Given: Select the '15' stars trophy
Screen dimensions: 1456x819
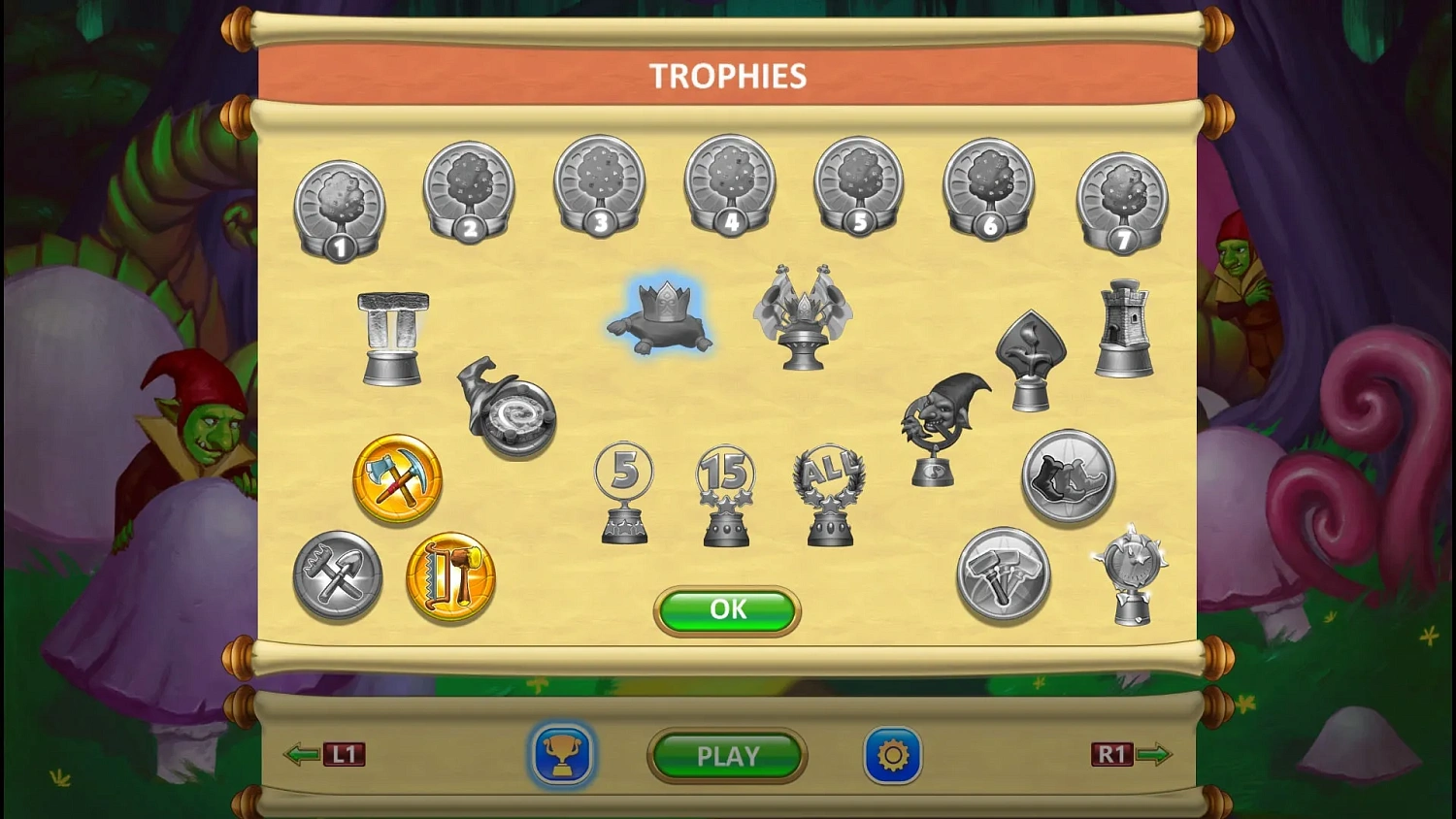Looking at the screenshot, I should tap(726, 493).
